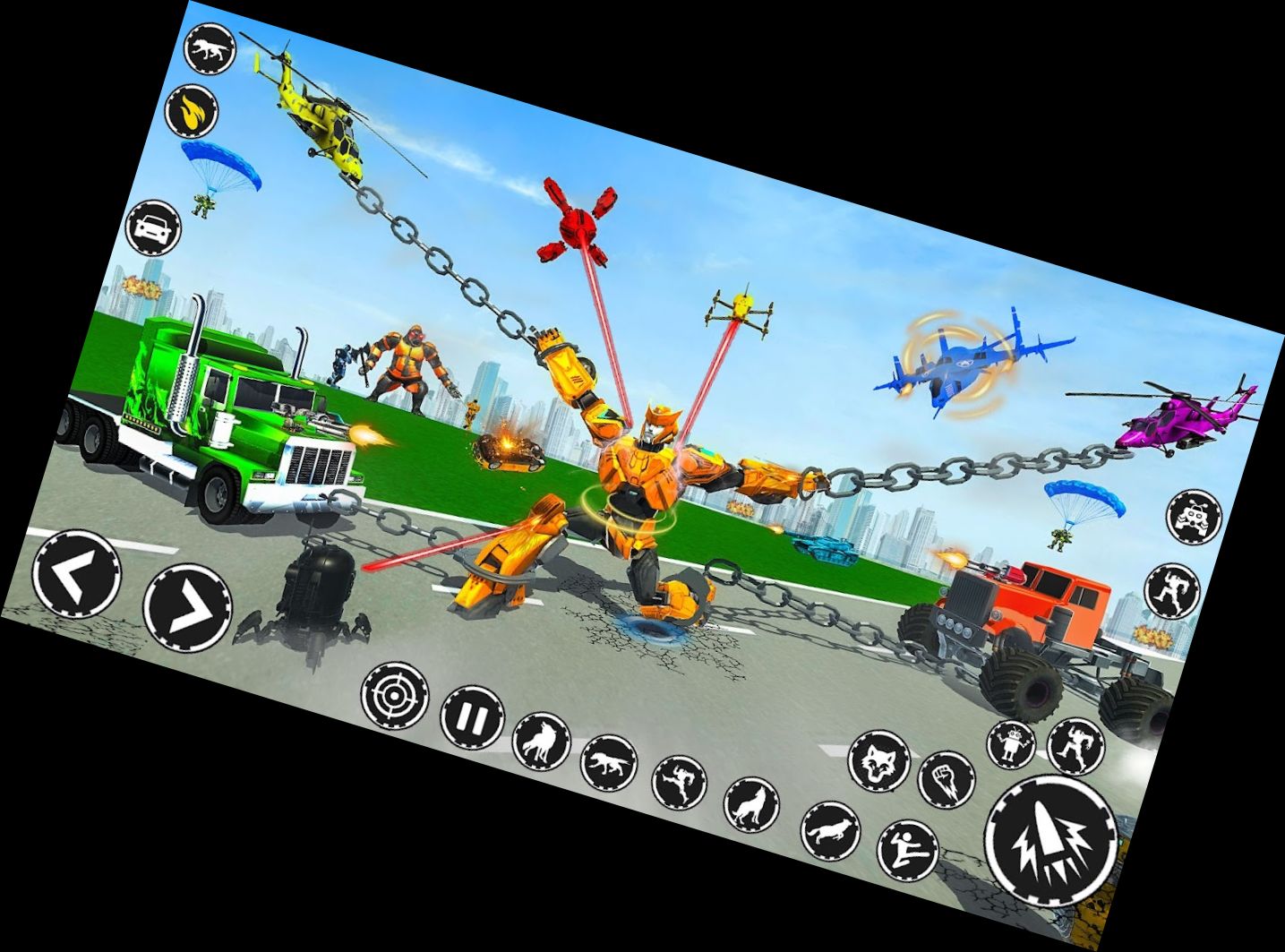Activate the crosshair target lock button
Screen dimensions: 1285x952
[x=394, y=695]
